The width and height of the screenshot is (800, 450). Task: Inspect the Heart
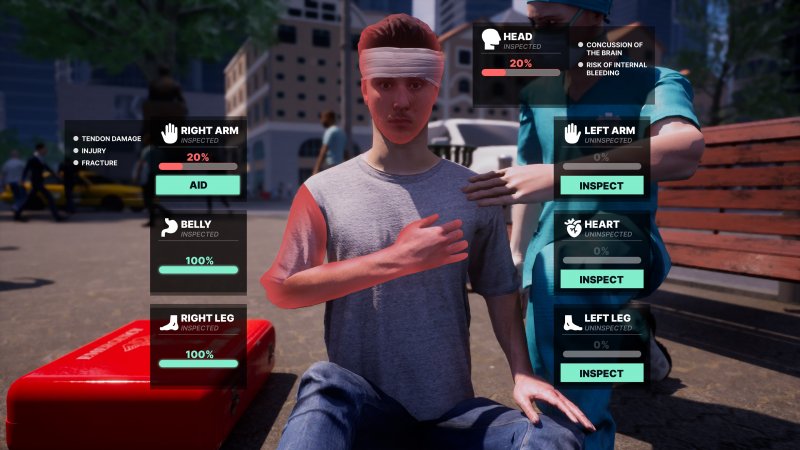601,279
